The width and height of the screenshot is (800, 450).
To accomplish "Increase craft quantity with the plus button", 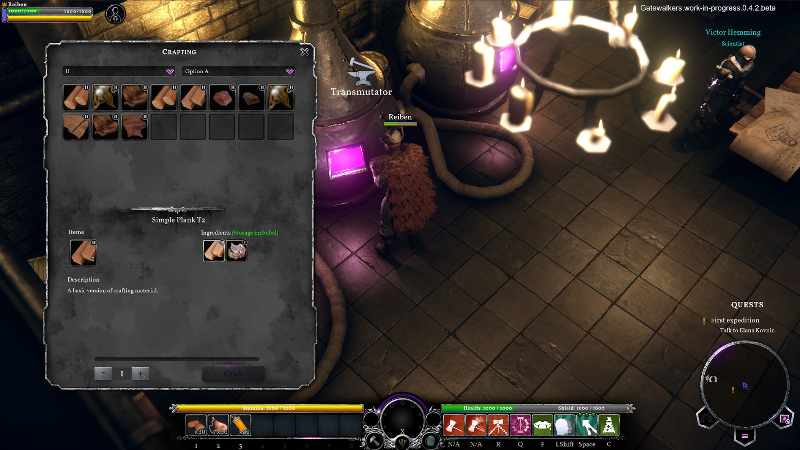I will point(141,373).
